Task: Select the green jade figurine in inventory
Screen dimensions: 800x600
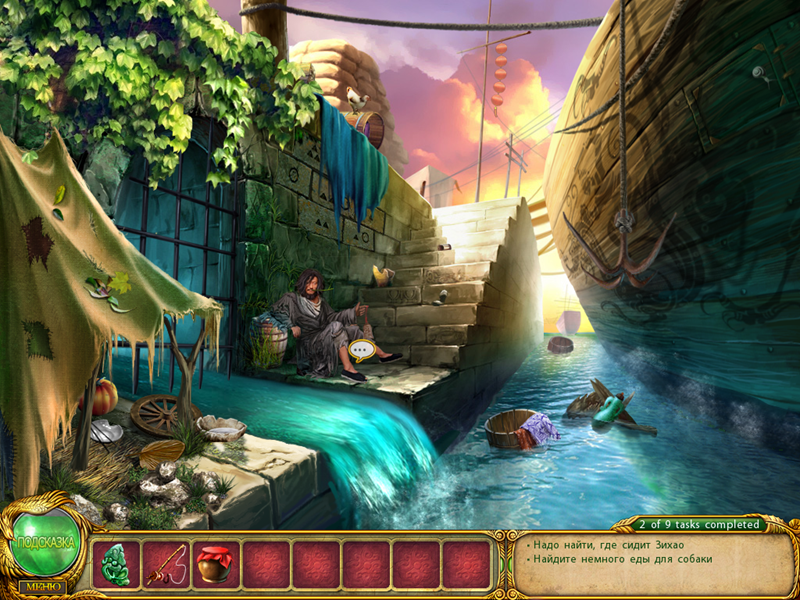Action: pyautogui.click(x=116, y=565)
